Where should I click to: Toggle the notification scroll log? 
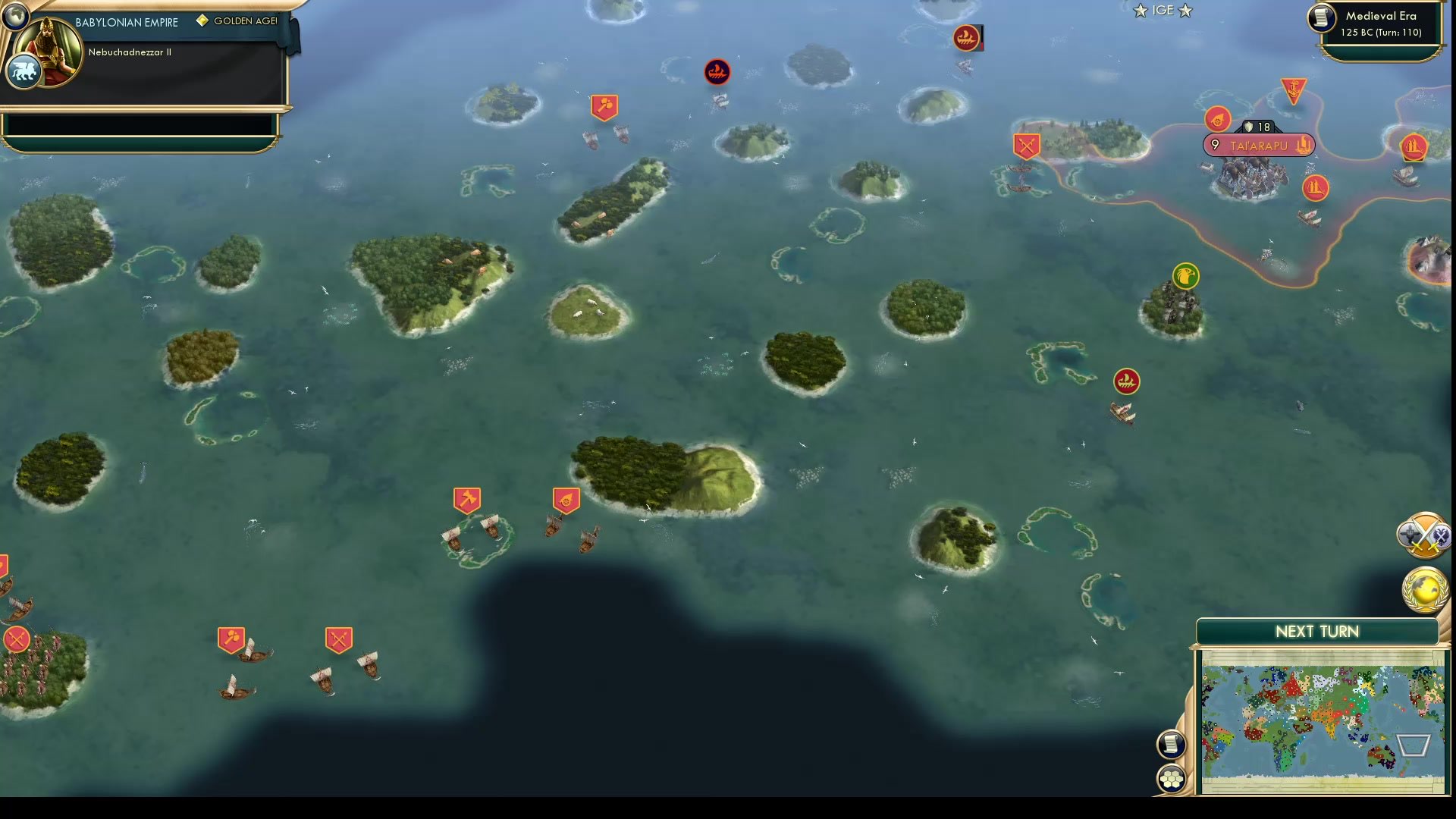coord(1172,744)
